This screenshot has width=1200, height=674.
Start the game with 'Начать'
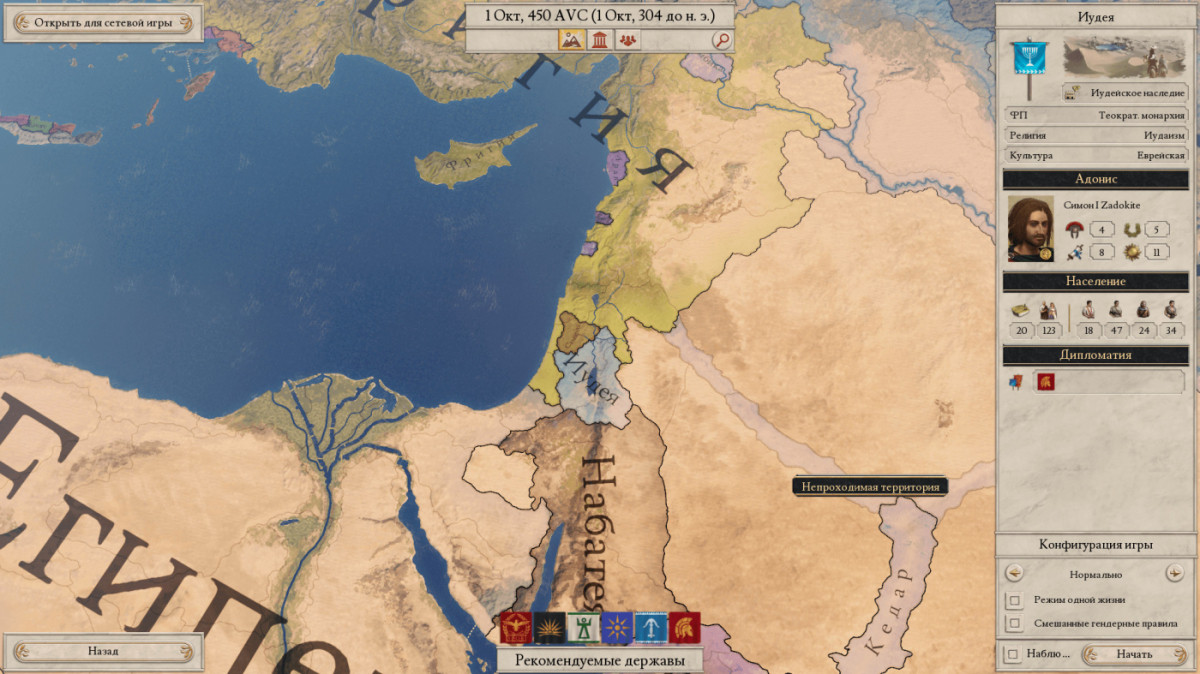tap(1134, 654)
